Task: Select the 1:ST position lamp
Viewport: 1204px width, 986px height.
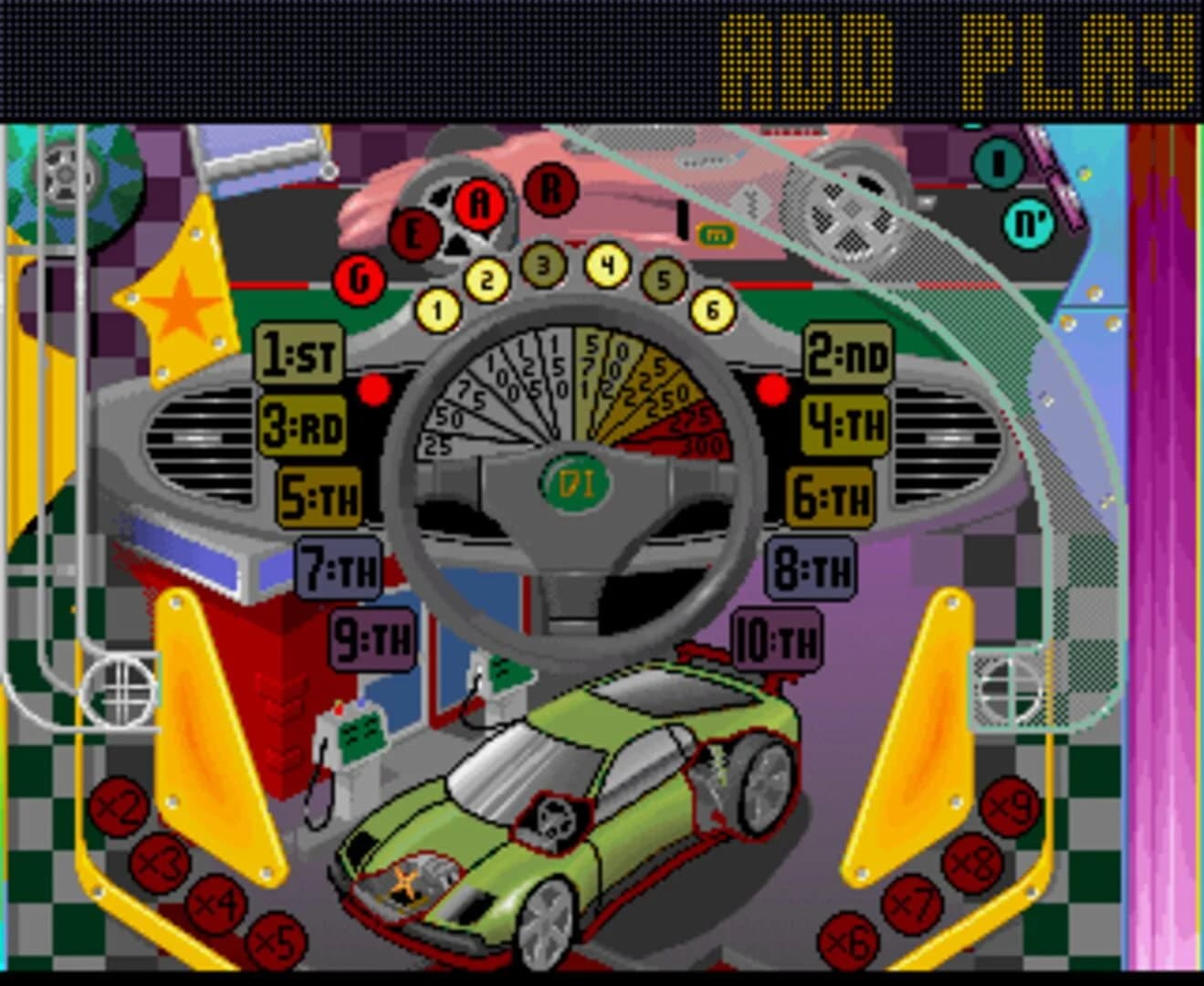Action: (298, 353)
